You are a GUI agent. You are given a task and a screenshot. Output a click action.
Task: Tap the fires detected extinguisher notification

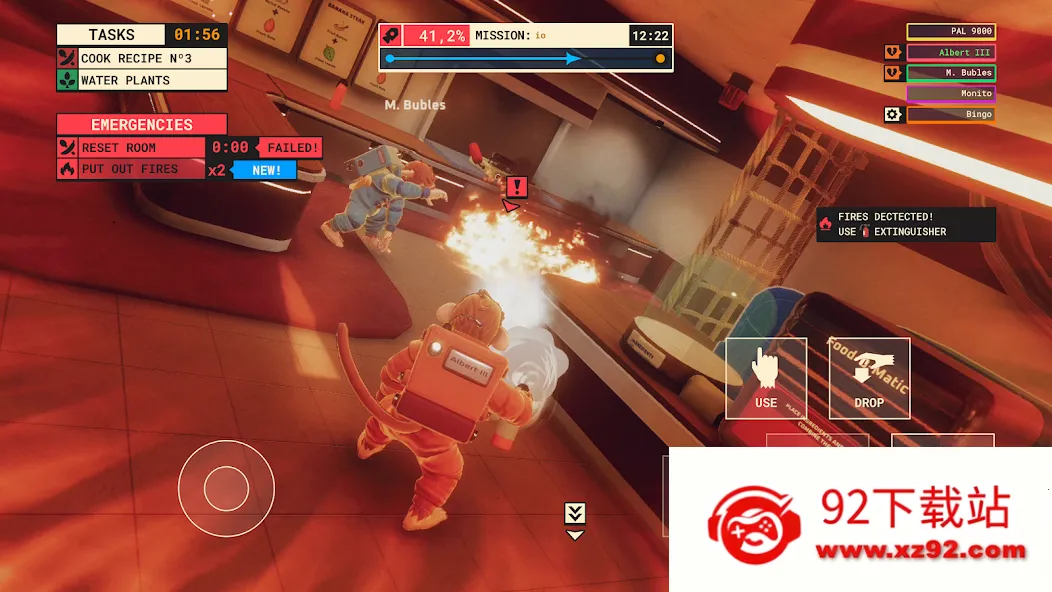[906, 224]
